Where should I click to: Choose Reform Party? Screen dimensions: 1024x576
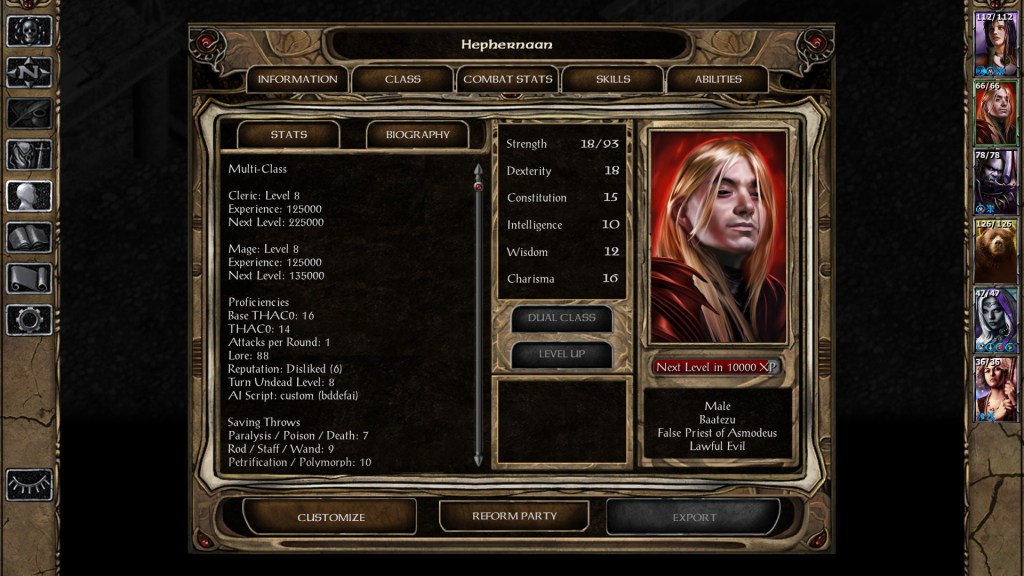click(514, 516)
